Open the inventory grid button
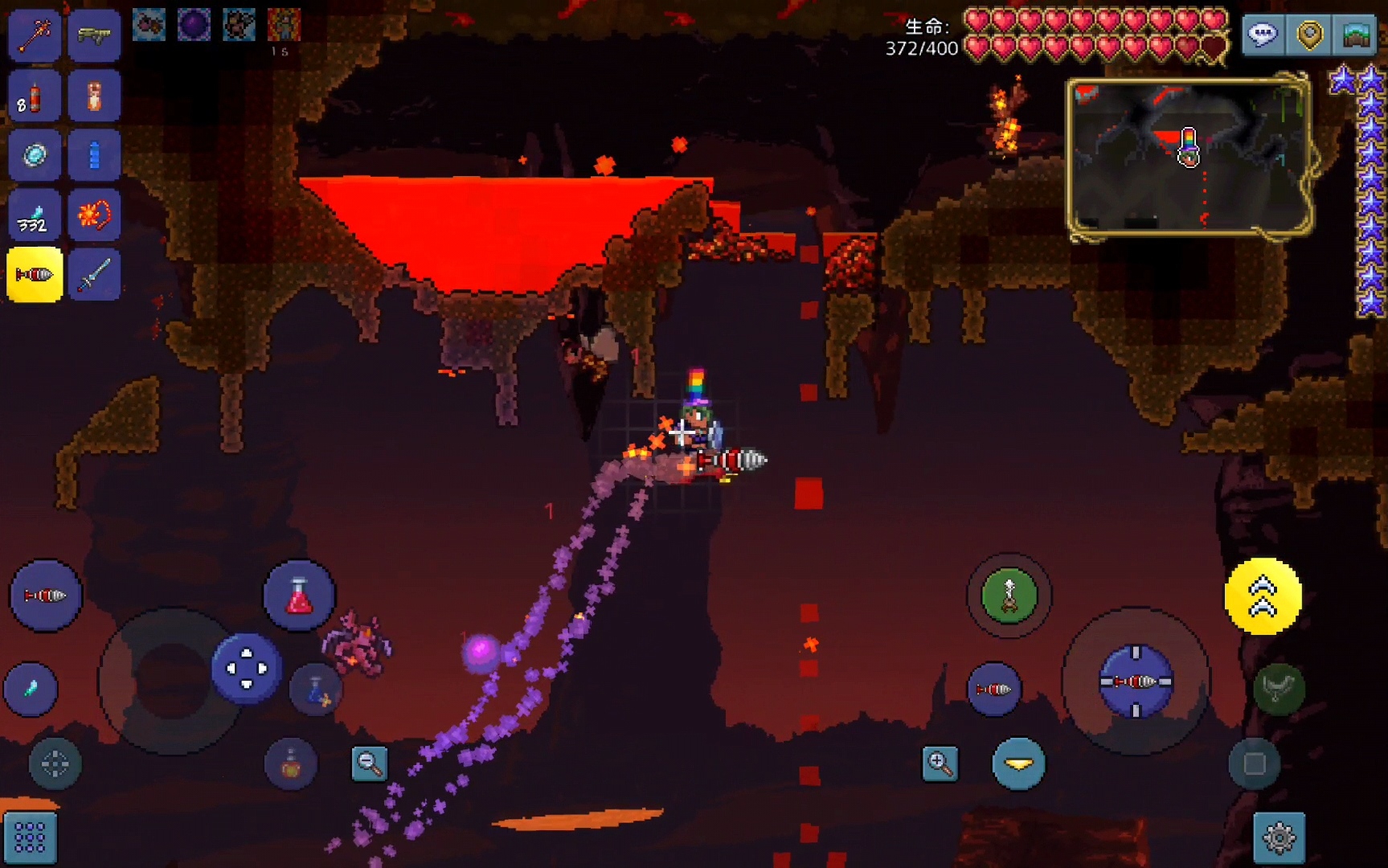The height and width of the screenshot is (868, 1388). pos(30,837)
